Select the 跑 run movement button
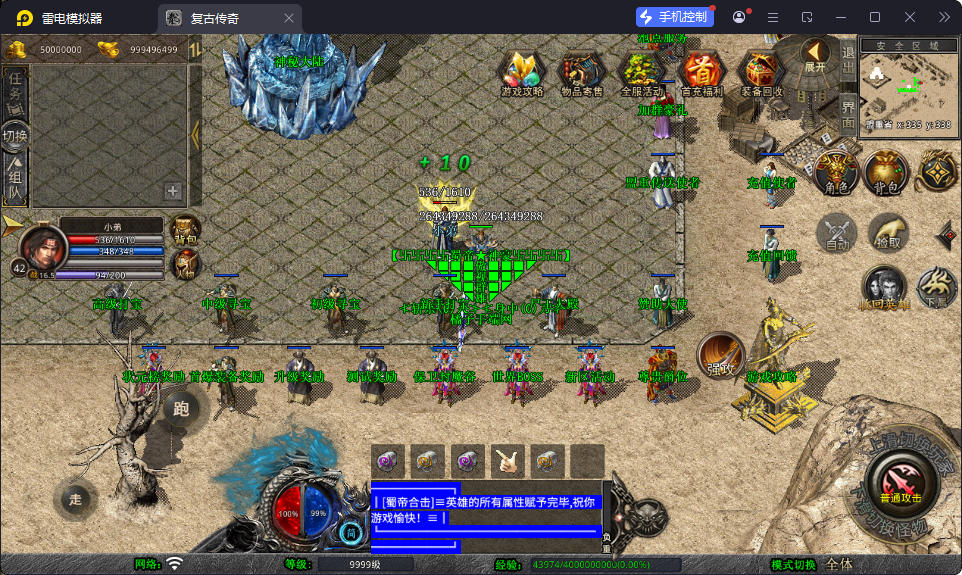 181,407
